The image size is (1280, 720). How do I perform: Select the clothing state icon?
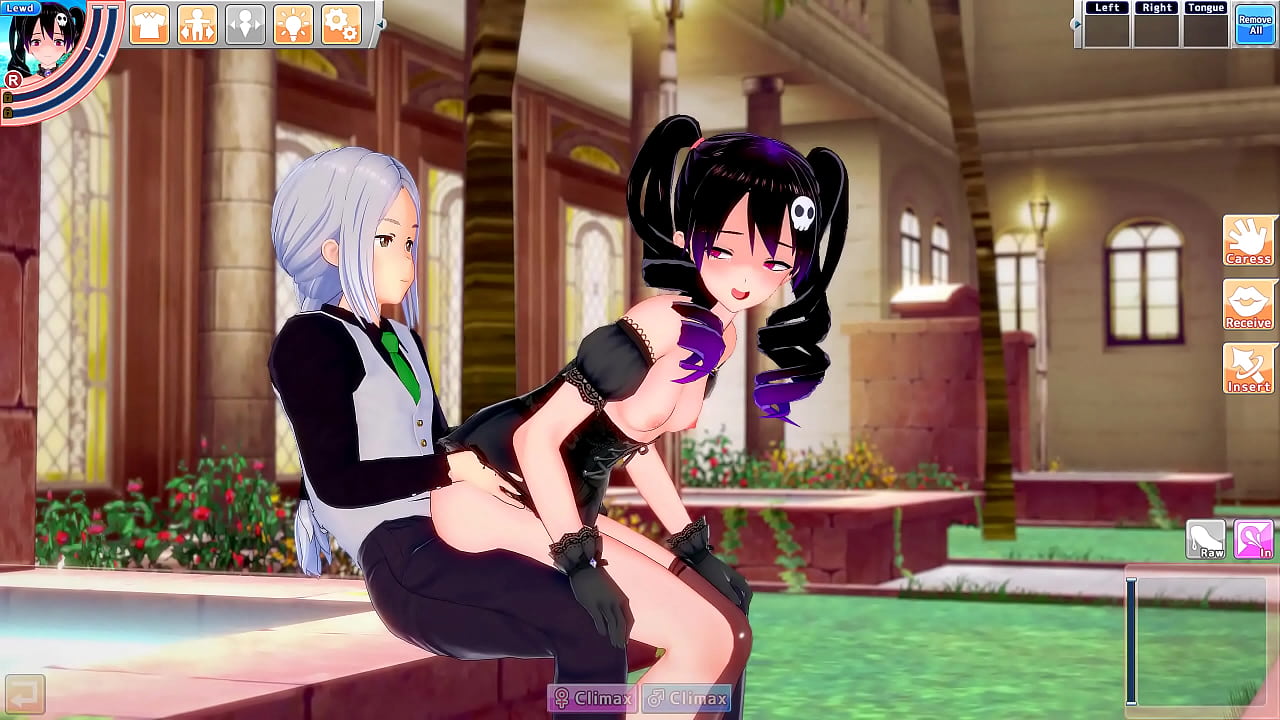click(x=149, y=23)
